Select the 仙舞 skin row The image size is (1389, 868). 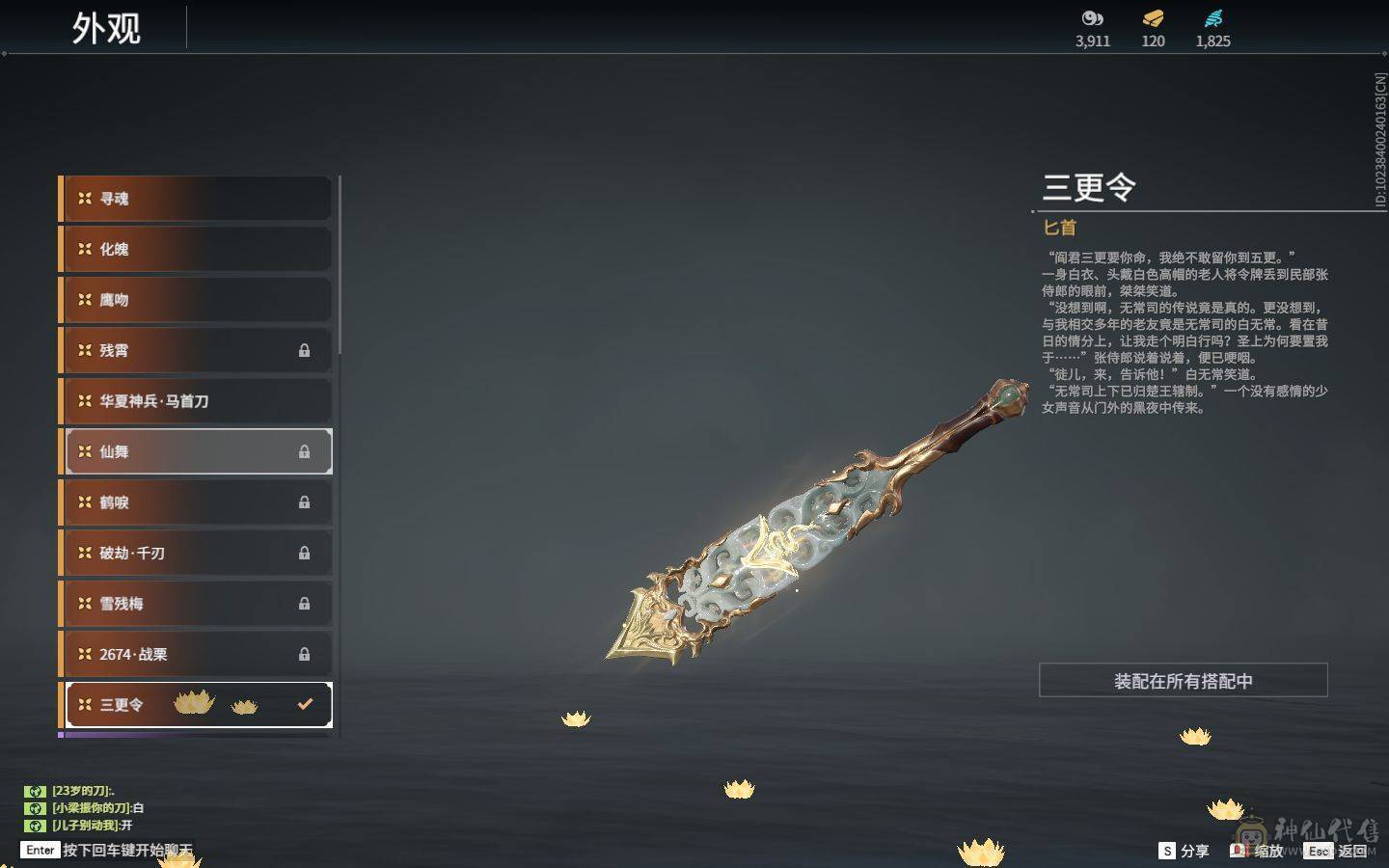point(197,451)
